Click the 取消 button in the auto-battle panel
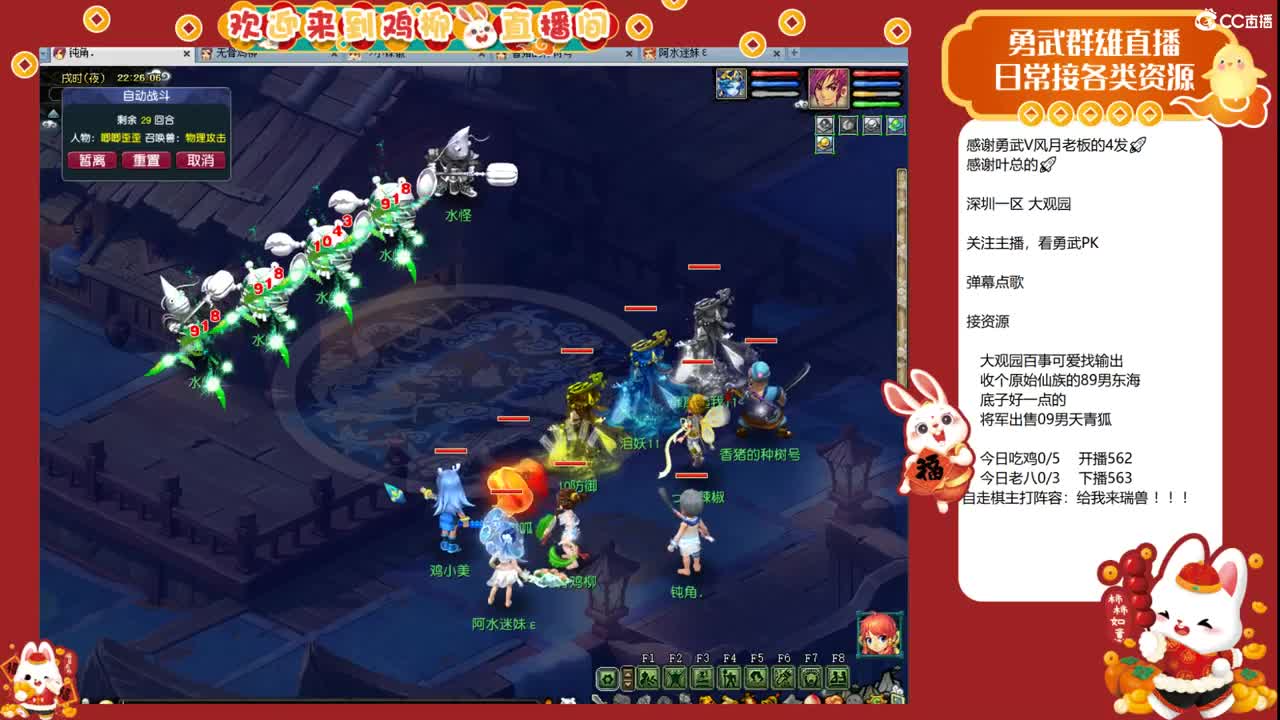 [202, 160]
